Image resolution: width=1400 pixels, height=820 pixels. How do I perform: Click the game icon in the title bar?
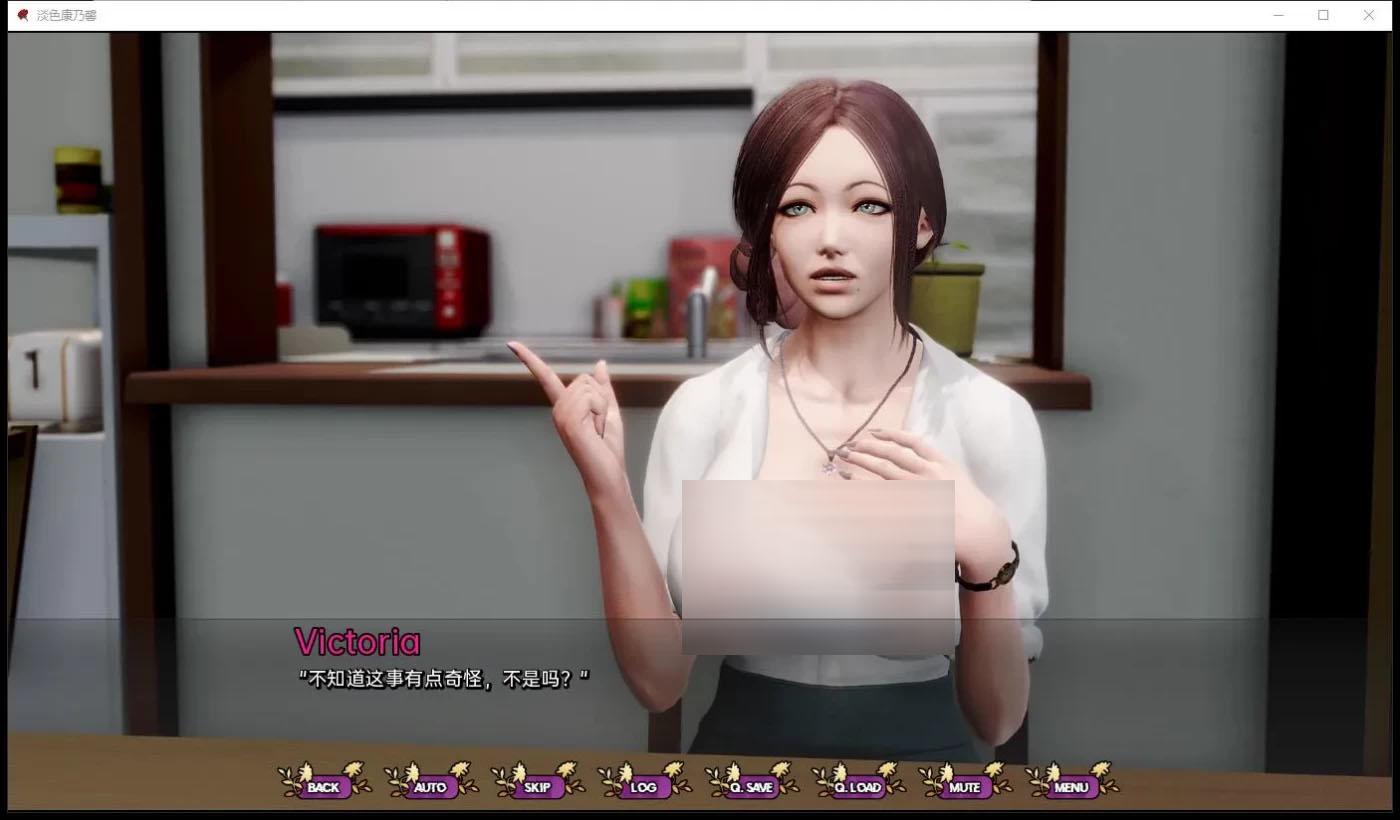coord(24,15)
